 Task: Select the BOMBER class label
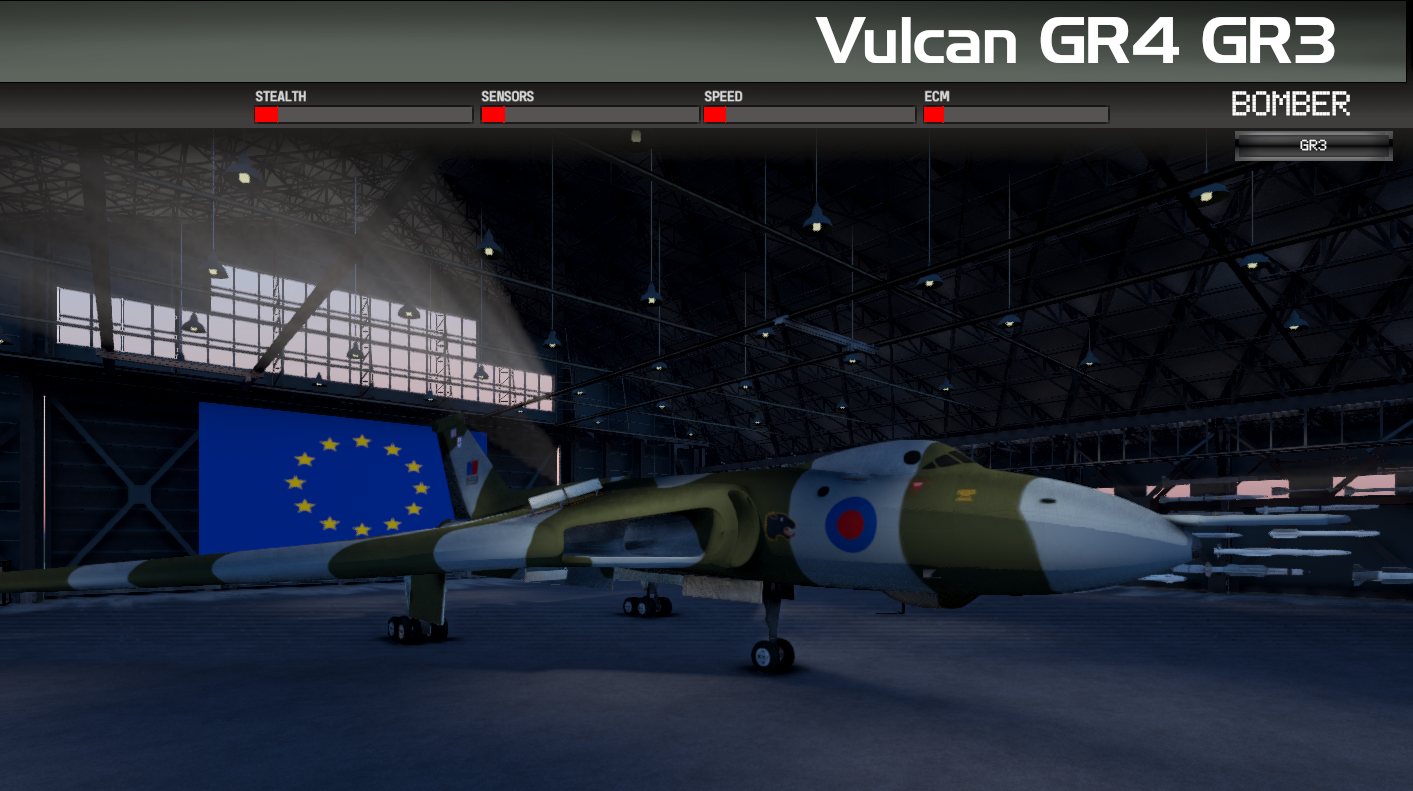click(1292, 103)
